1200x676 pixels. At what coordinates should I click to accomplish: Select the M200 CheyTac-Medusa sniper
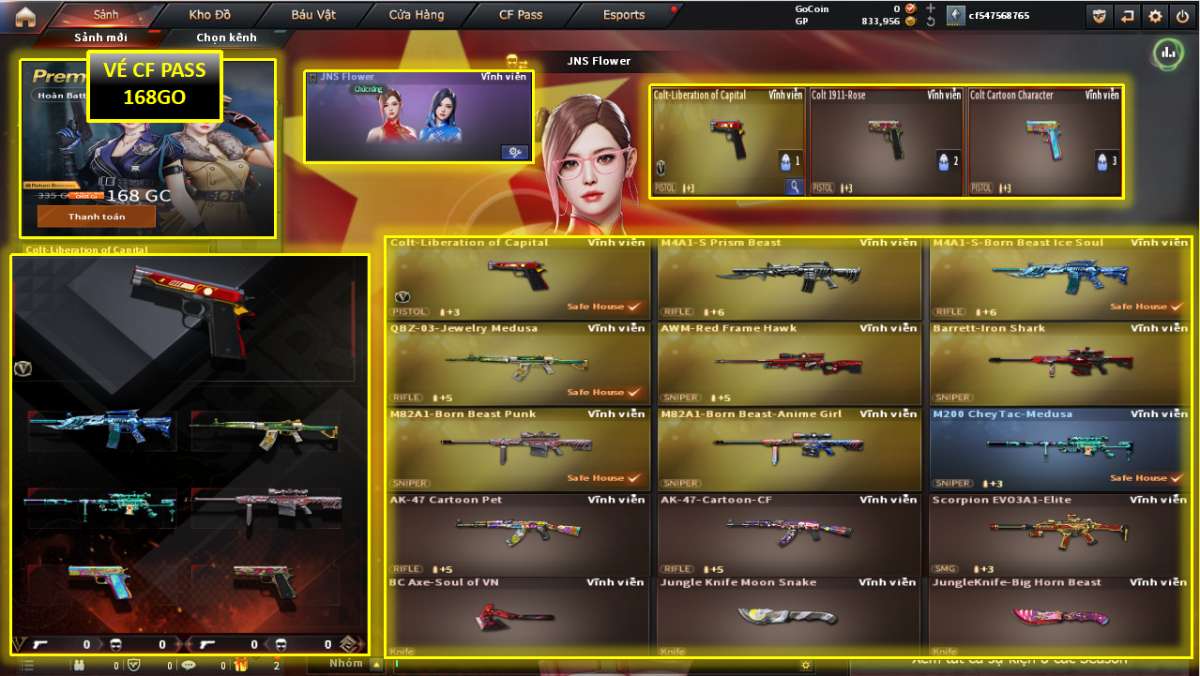tap(1060, 450)
